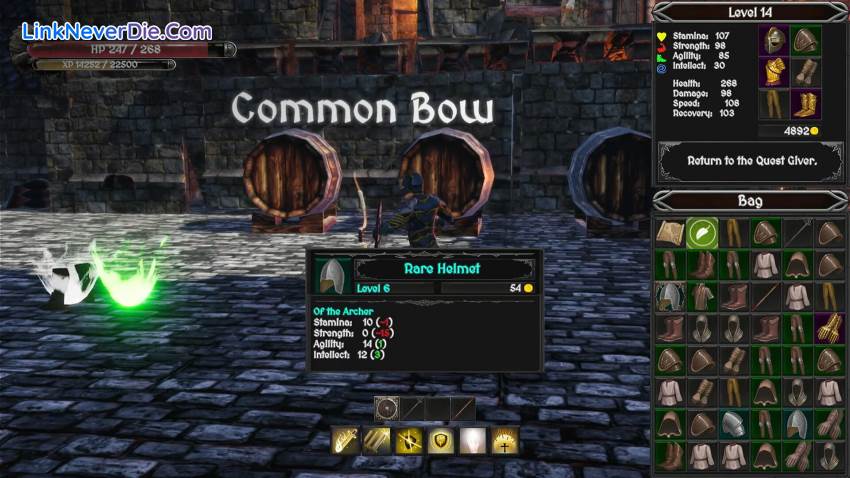Activate the flaming sword ability
The image size is (850, 478).
coord(346,441)
